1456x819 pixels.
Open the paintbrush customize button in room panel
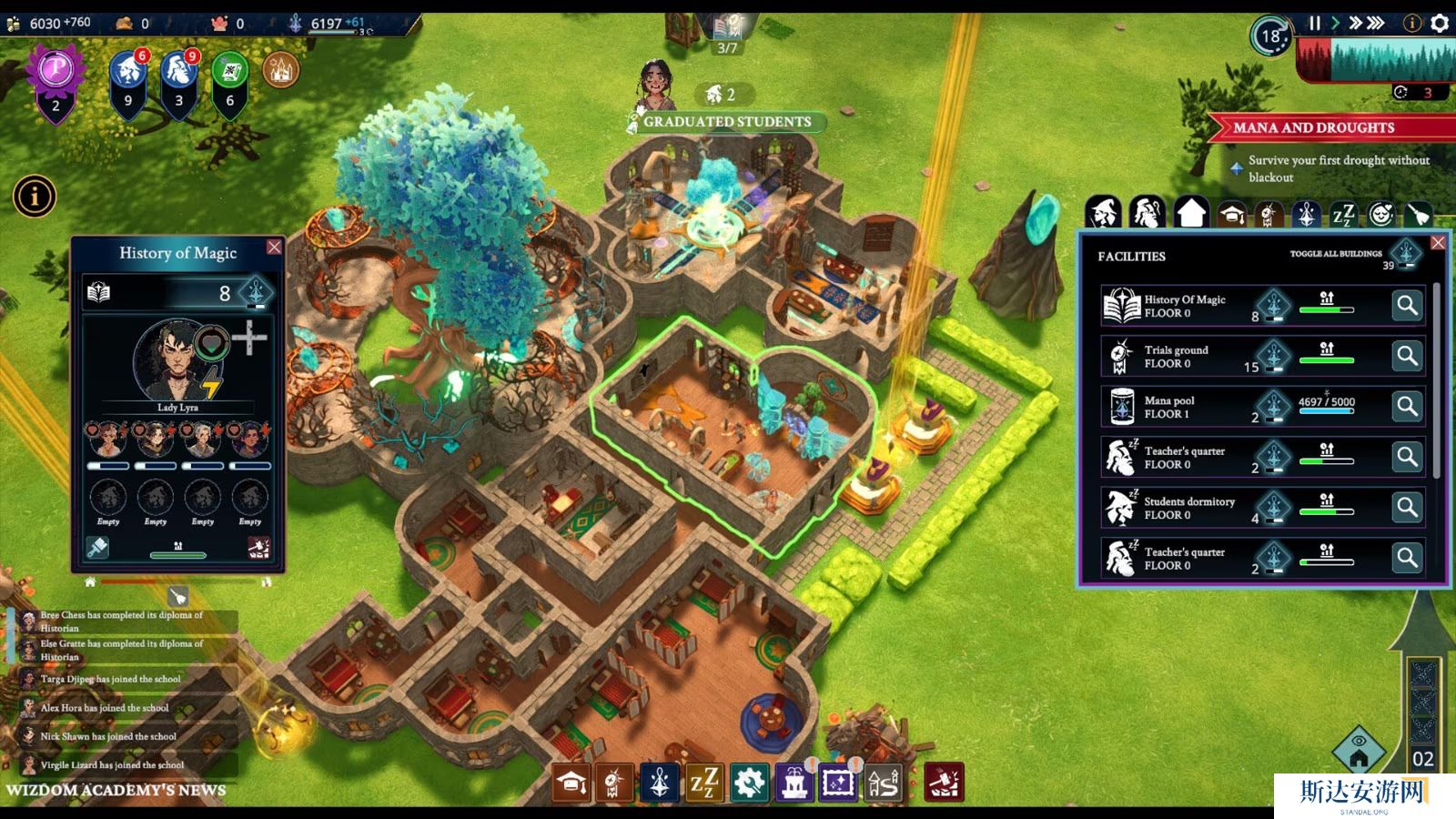pyautogui.click(x=97, y=547)
